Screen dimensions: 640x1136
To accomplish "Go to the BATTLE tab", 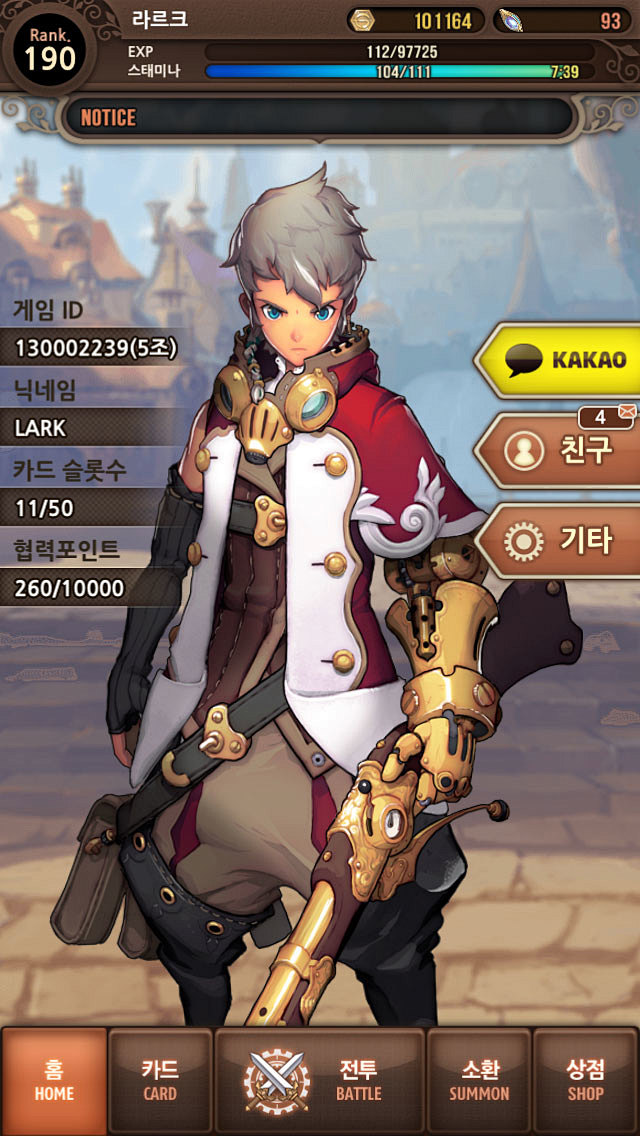I will click(x=320, y=1081).
